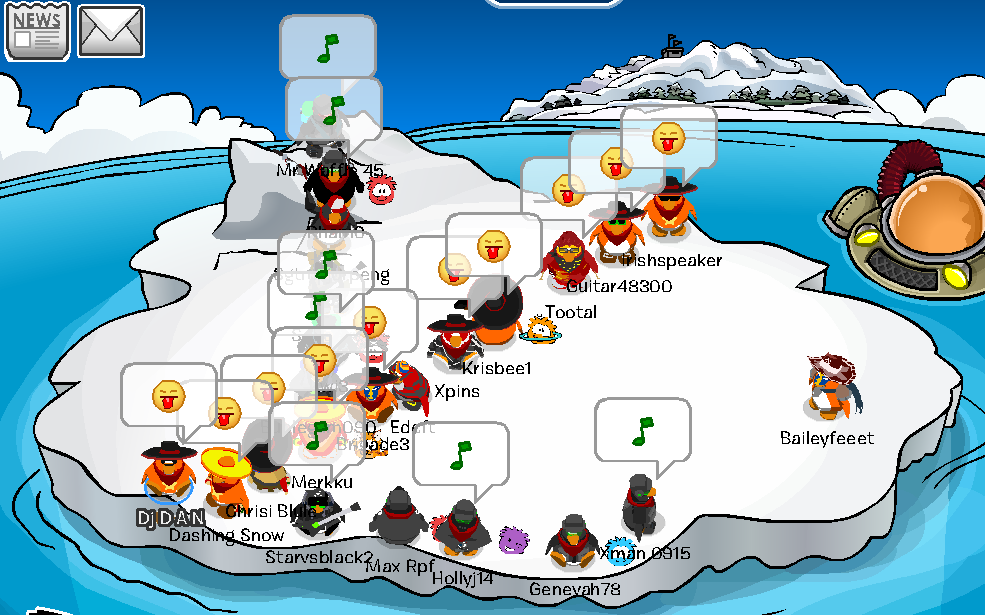Open the News newspaper icon

[38, 30]
